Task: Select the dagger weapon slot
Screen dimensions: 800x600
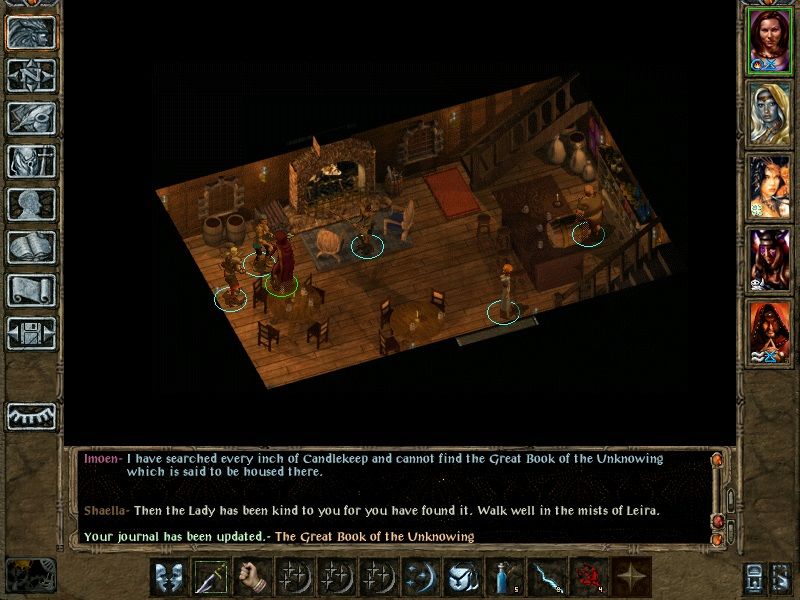Action: pos(210,579)
